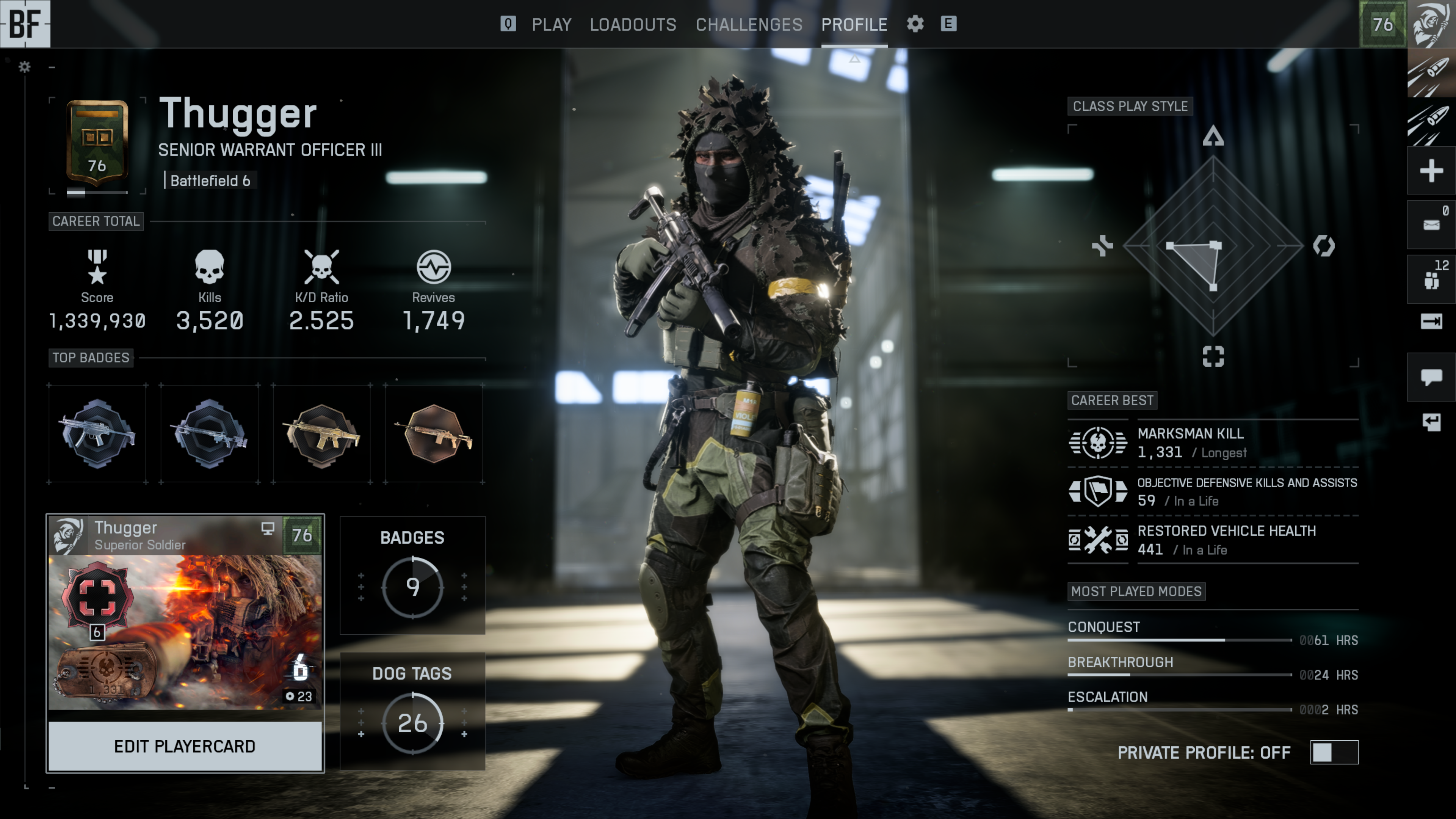
Task: Select the first silver submachine gun badge
Action: click(97, 433)
